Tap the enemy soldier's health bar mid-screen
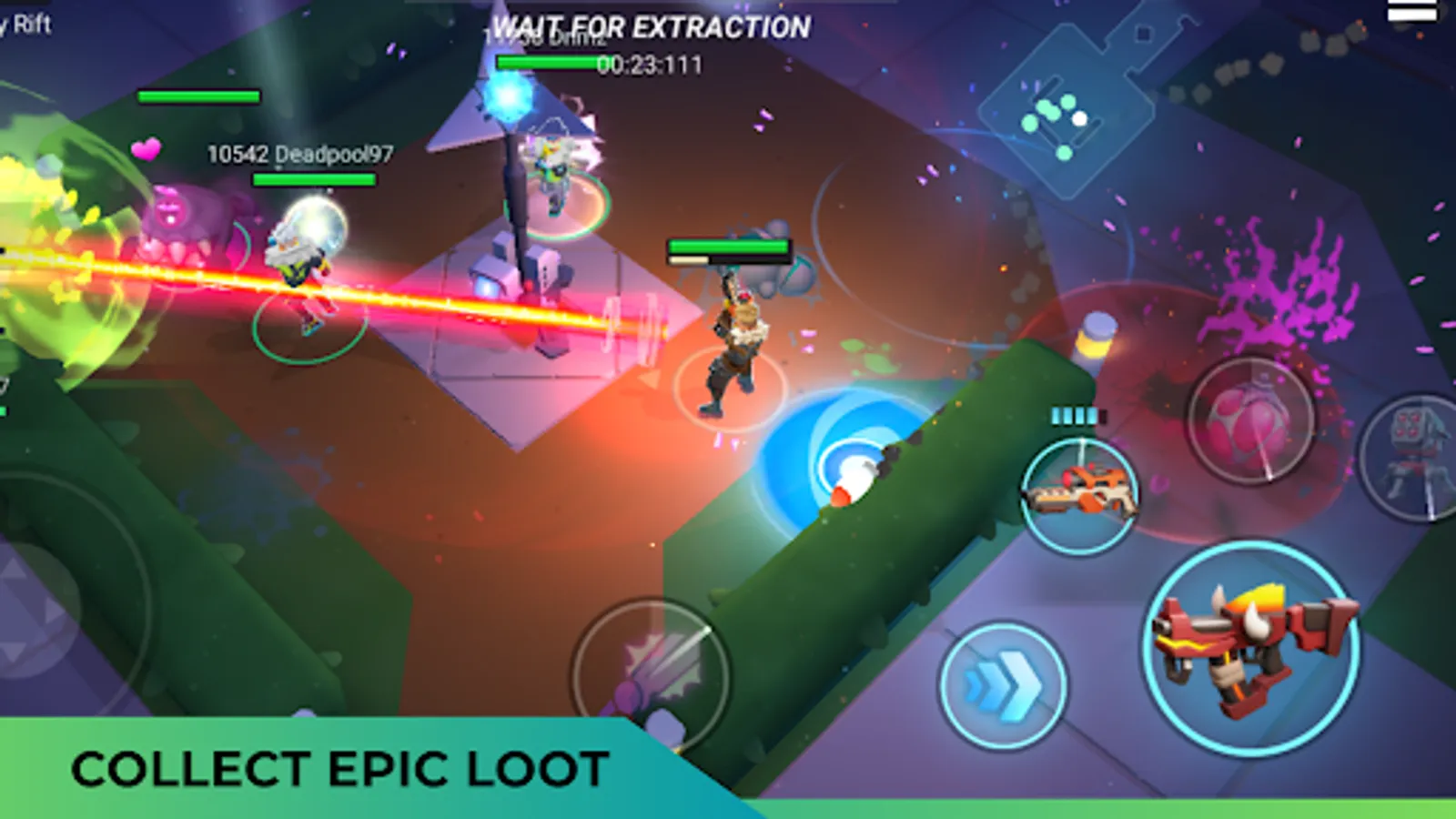1456x819 pixels. [728, 248]
